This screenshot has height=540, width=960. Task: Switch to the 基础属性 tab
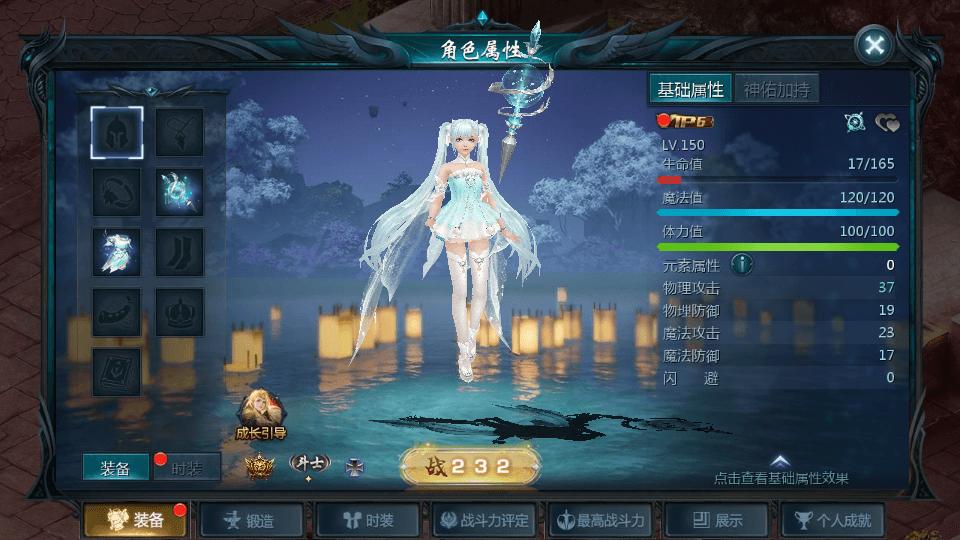coord(690,89)
